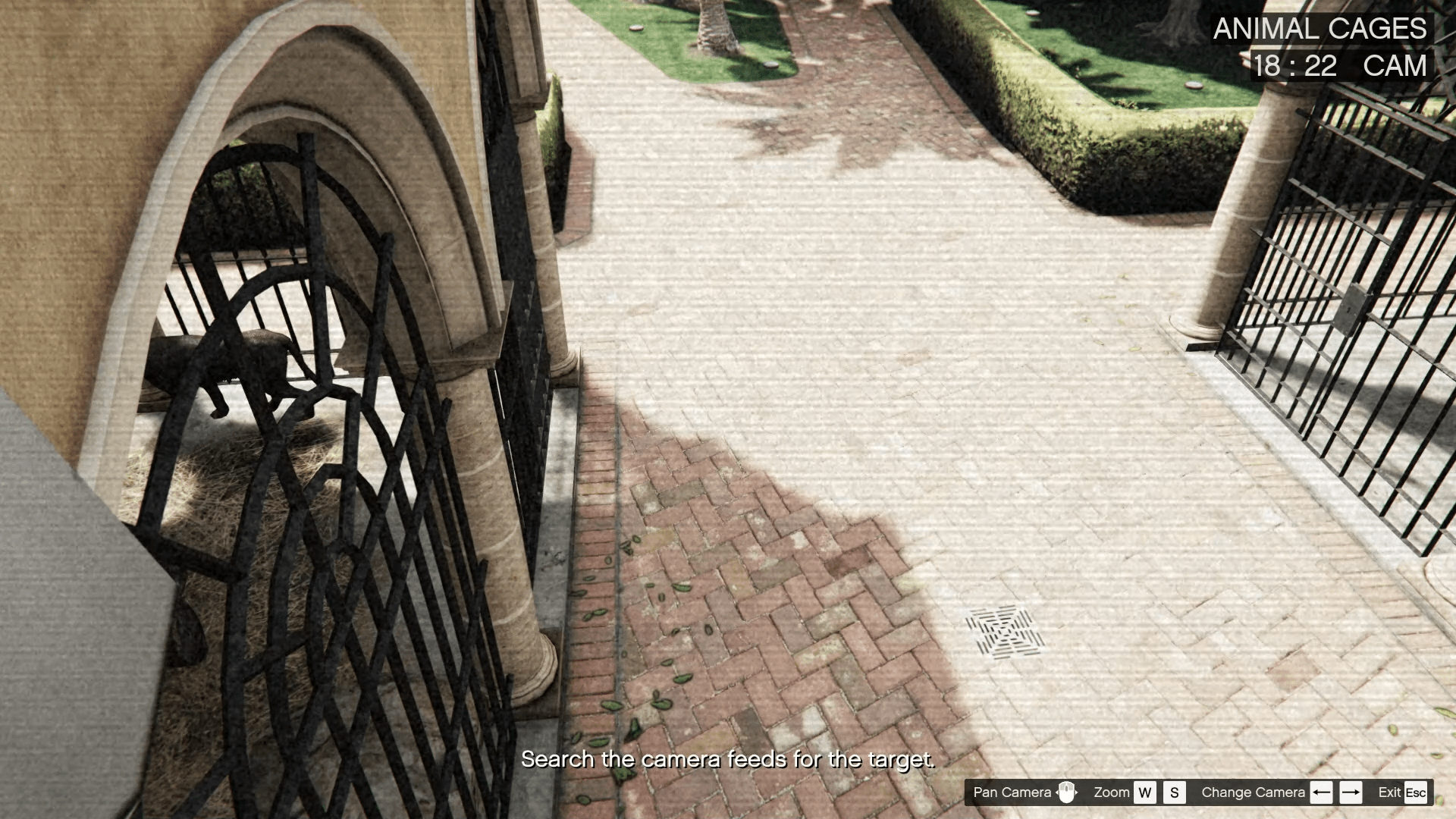Click the Esc key icon to exit
Image resolution: width=1456 pixels, height=819 pixels.
pyautogui.click(x=1417, y=792)
